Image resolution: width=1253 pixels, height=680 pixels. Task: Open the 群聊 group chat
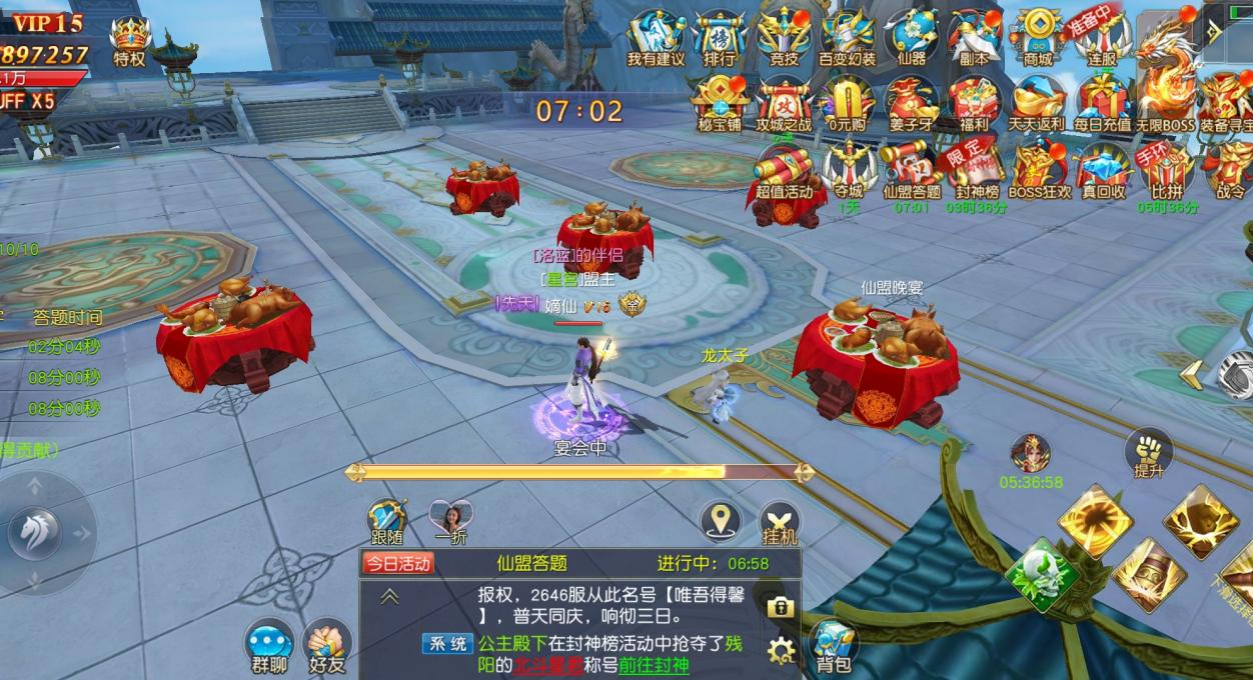click(269, 647)
